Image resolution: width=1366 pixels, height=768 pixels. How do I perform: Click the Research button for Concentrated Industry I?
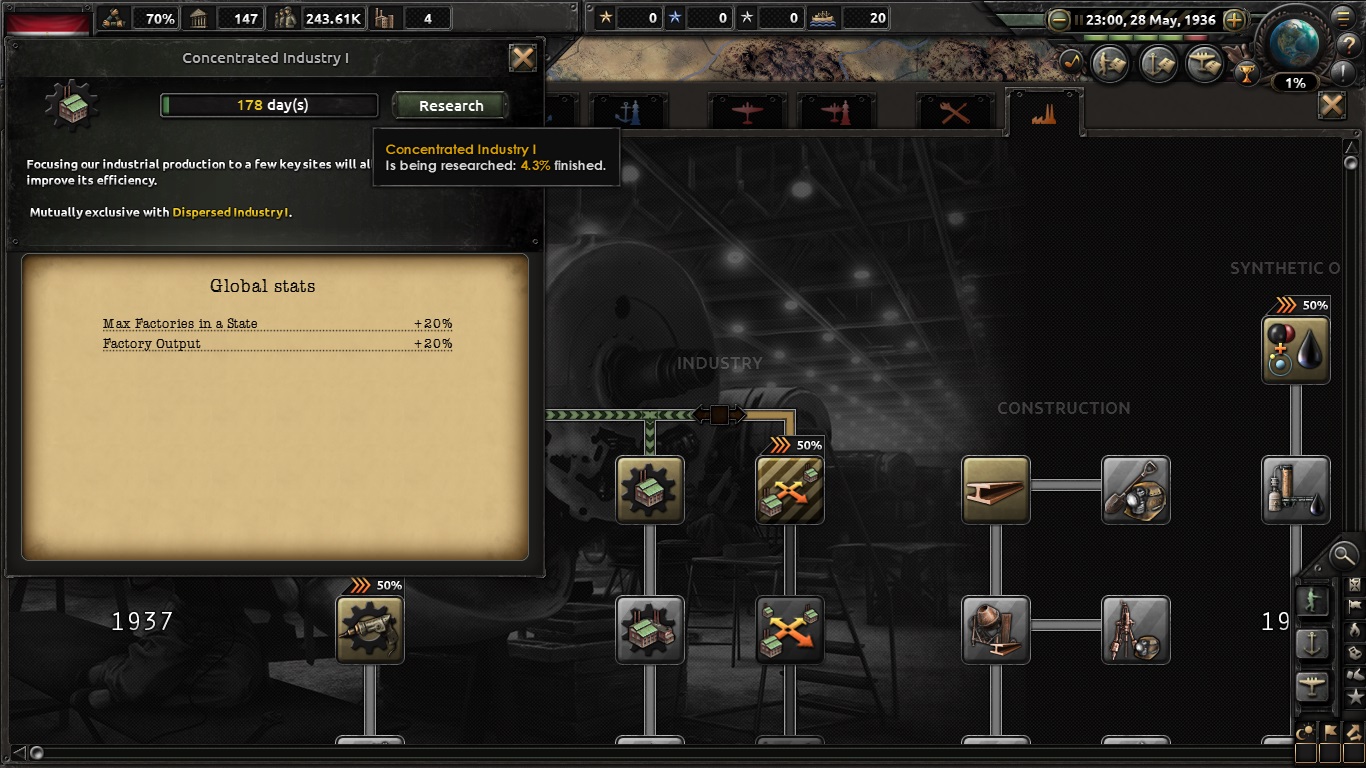(451, 106)
